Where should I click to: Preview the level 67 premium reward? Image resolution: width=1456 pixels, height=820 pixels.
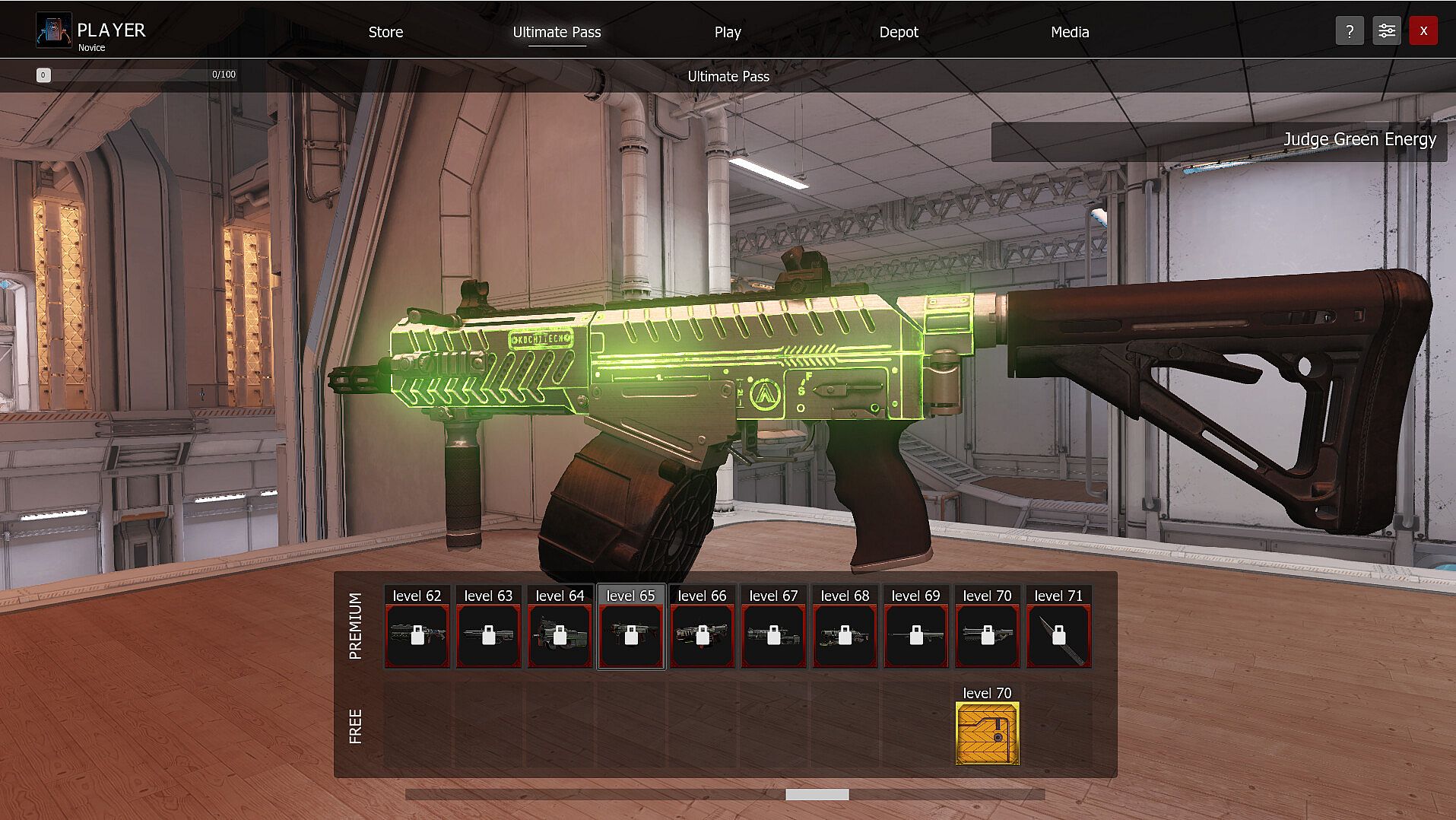click(773, 635)
